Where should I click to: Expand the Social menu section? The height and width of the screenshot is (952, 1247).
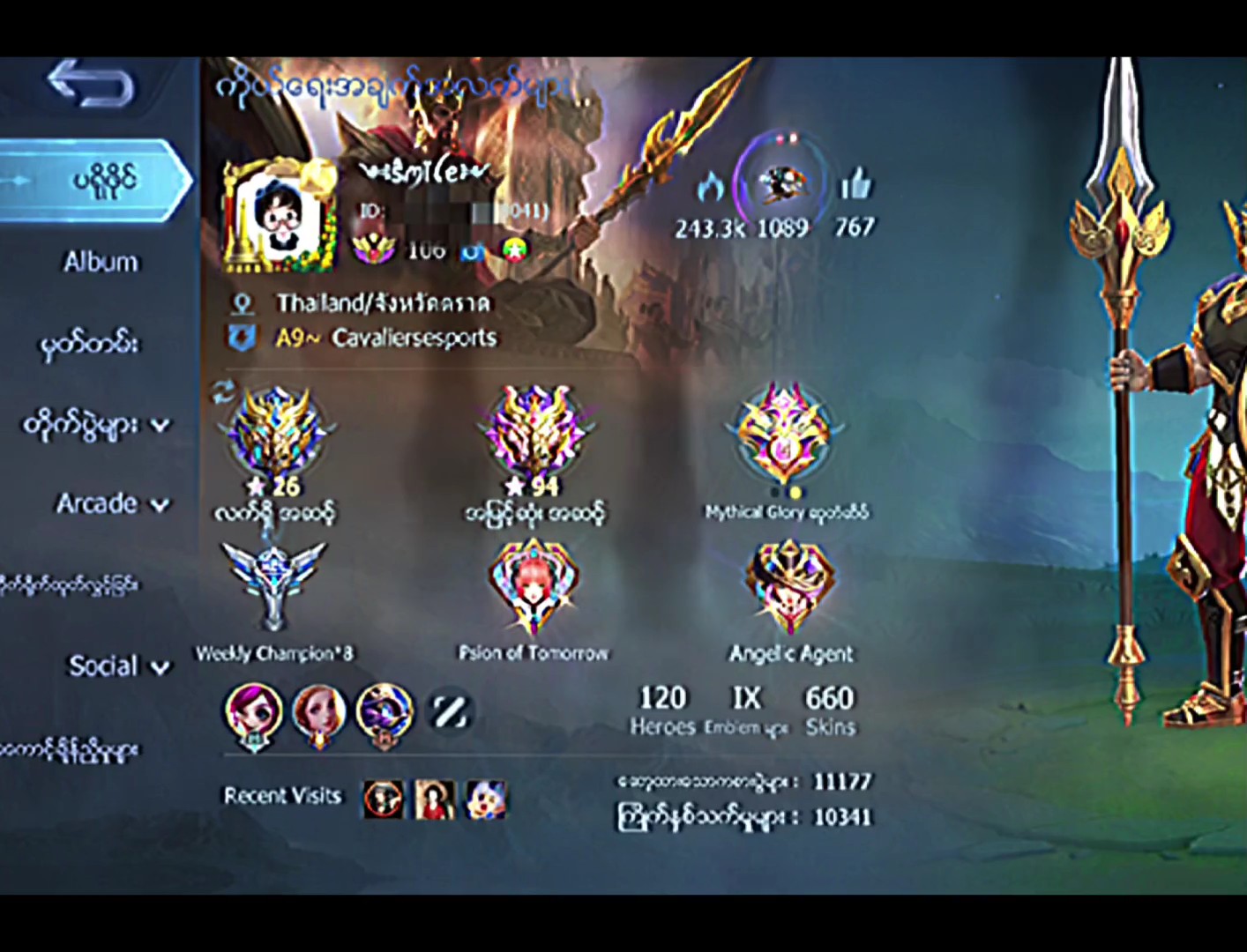click(117, 666)
